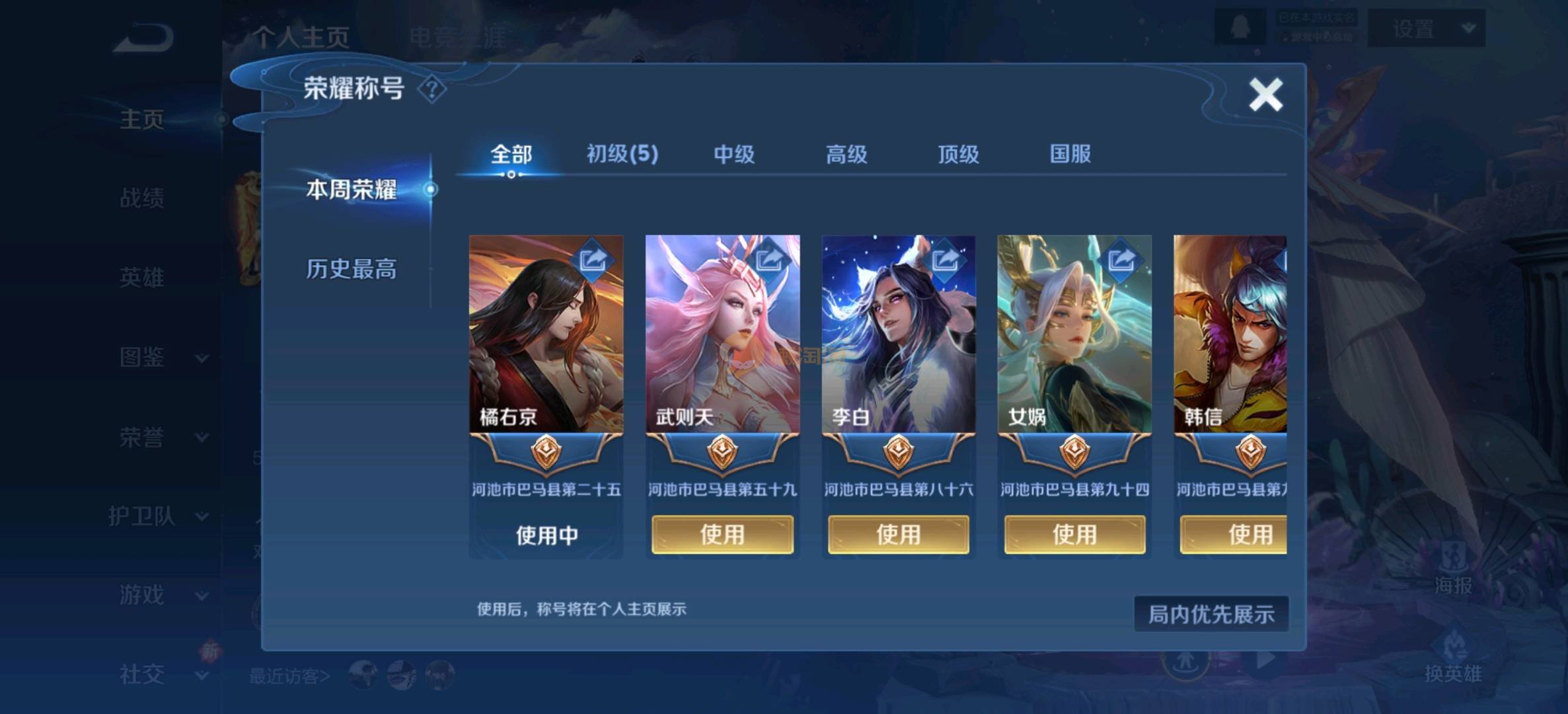Image resolution: width=1568 pixels, height=714 pixels.
Task: Activate the 女娲 title
Action: click(x=1074, y=534)
